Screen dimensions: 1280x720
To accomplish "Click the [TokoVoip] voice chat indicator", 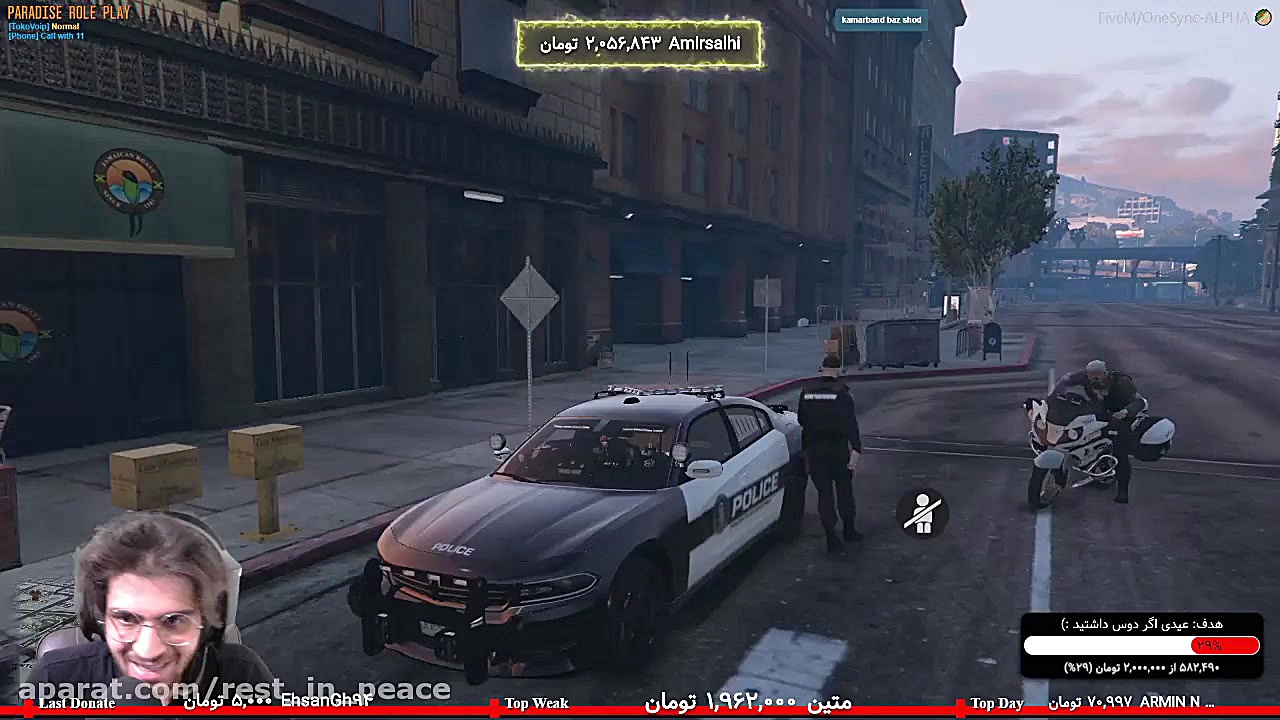I will click(x=43, y=25).
